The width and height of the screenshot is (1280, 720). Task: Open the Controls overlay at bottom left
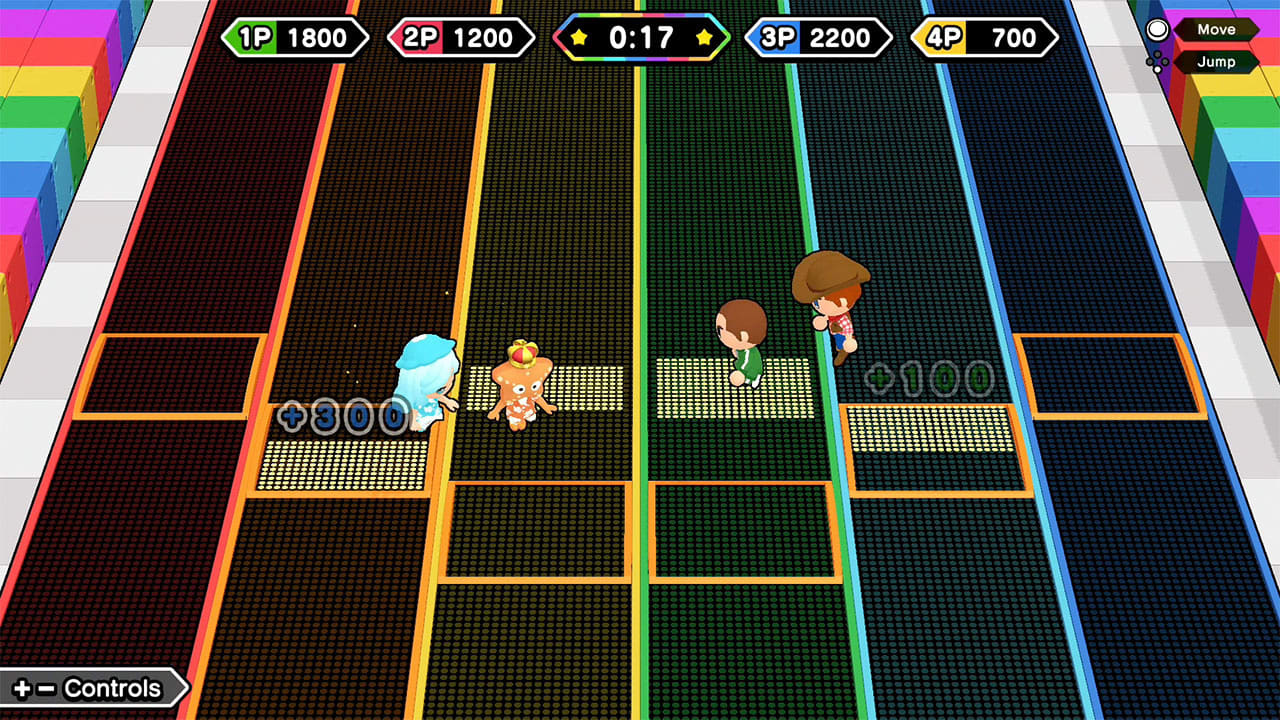pyautogui.click(x=110, y=688)
